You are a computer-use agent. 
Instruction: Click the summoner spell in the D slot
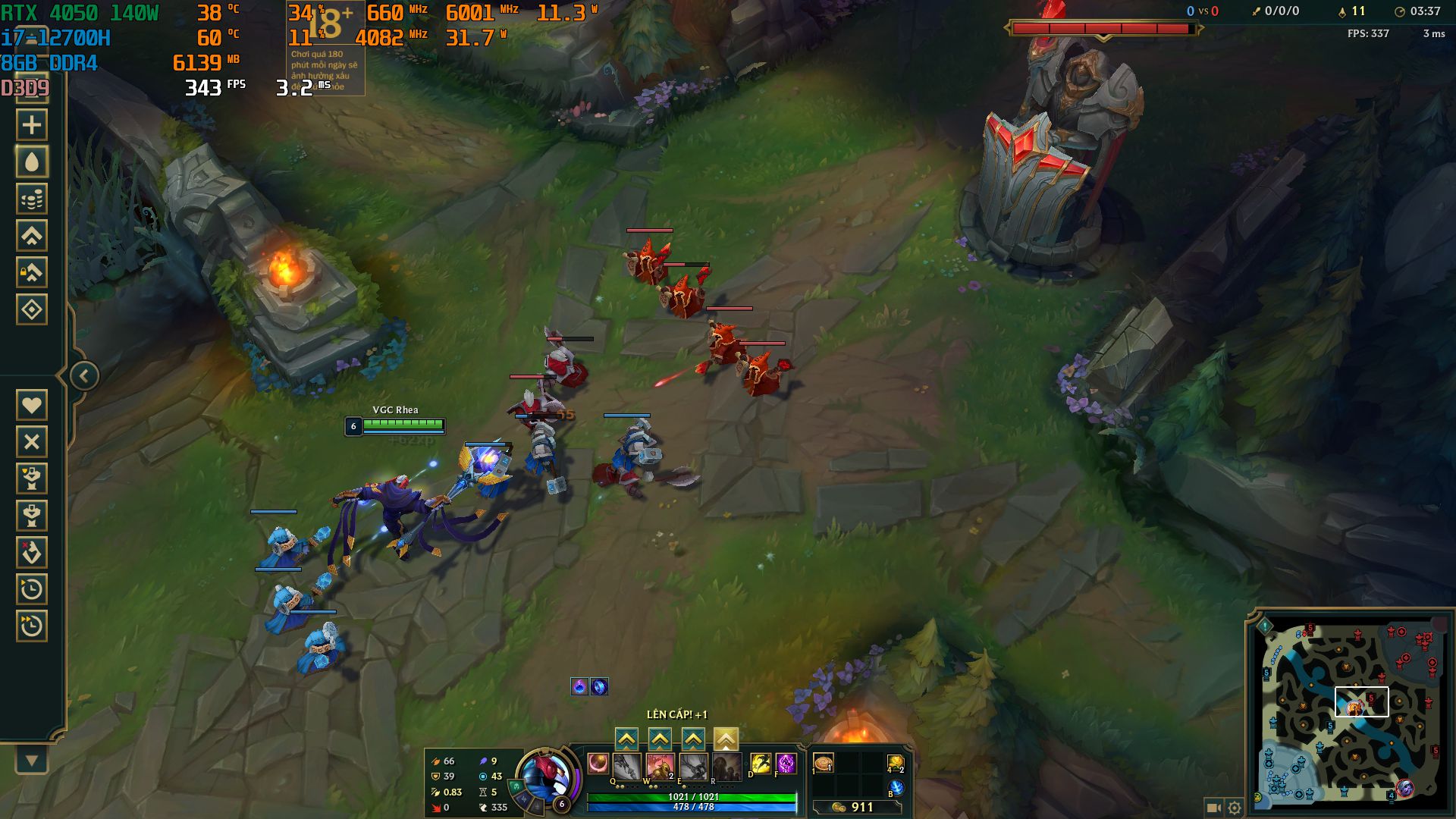[x=760, y=764]
